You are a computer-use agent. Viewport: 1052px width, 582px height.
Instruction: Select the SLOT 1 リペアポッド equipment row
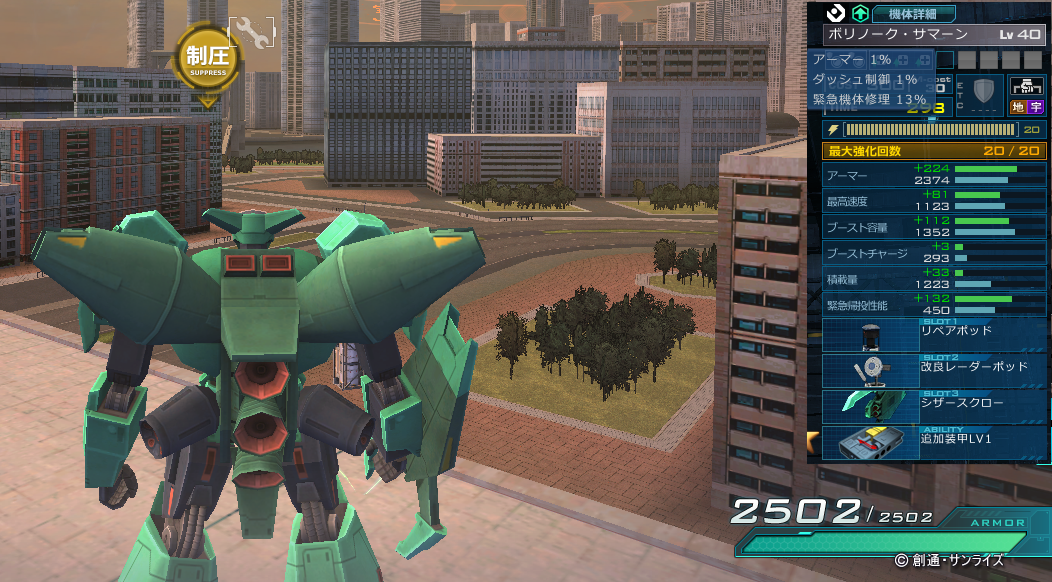pos(934,335)
